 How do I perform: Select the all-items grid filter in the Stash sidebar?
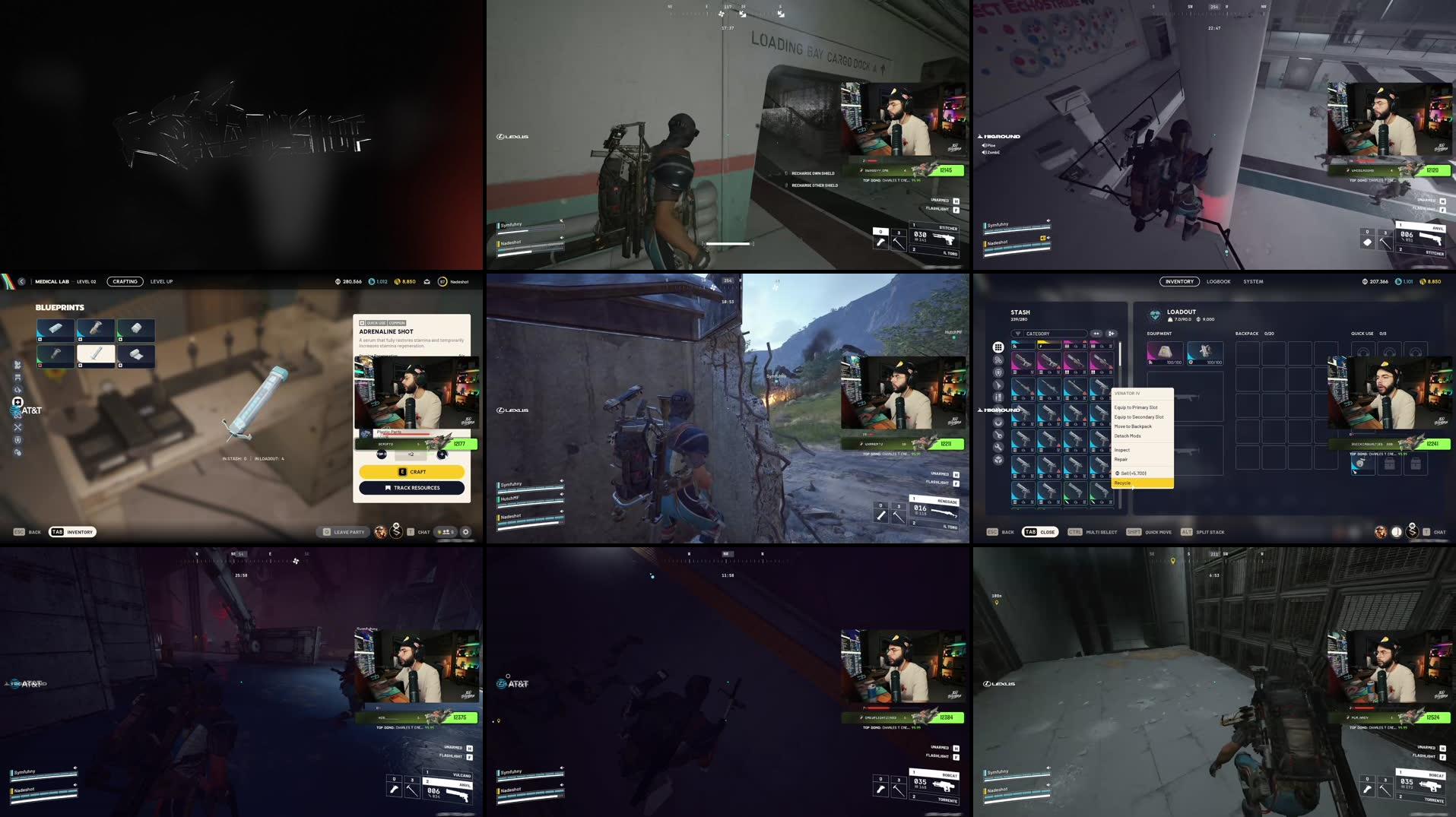(x=998, y=347)
